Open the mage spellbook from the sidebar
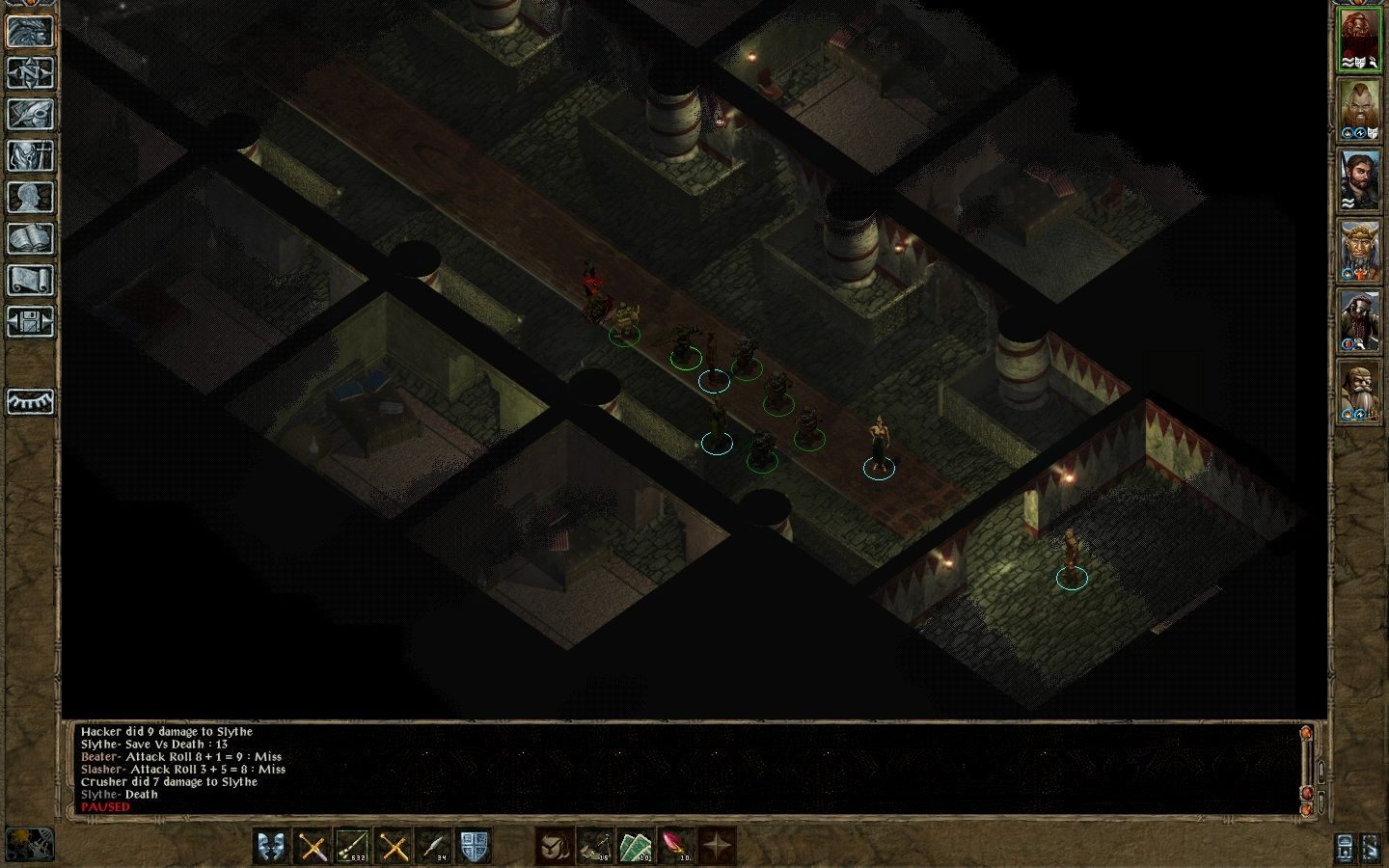This screenshot has height=868, width=1389. [x=30, y=238]
